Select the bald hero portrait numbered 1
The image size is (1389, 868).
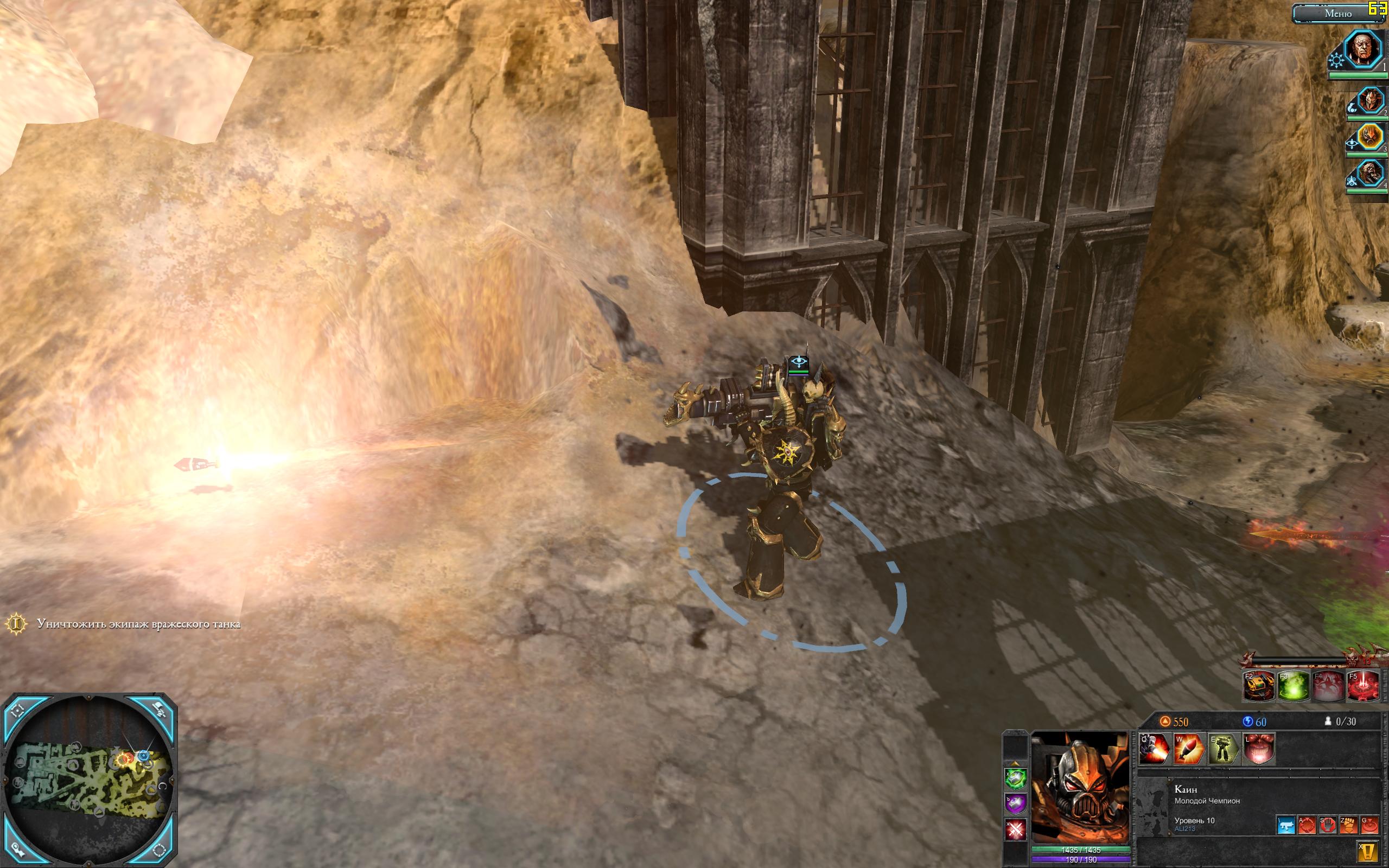tap(1363, 50)
